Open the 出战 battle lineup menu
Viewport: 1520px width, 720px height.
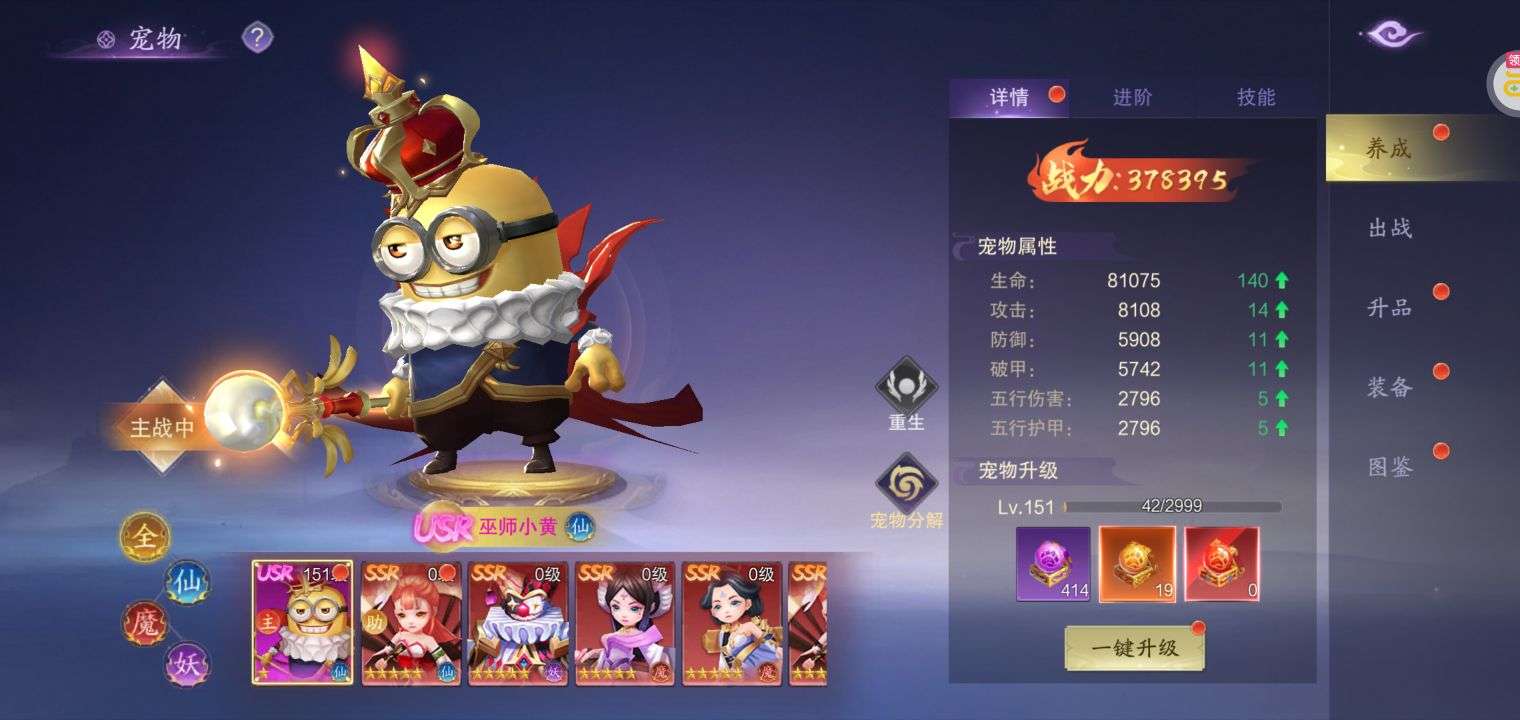(x=1390, y=228)
